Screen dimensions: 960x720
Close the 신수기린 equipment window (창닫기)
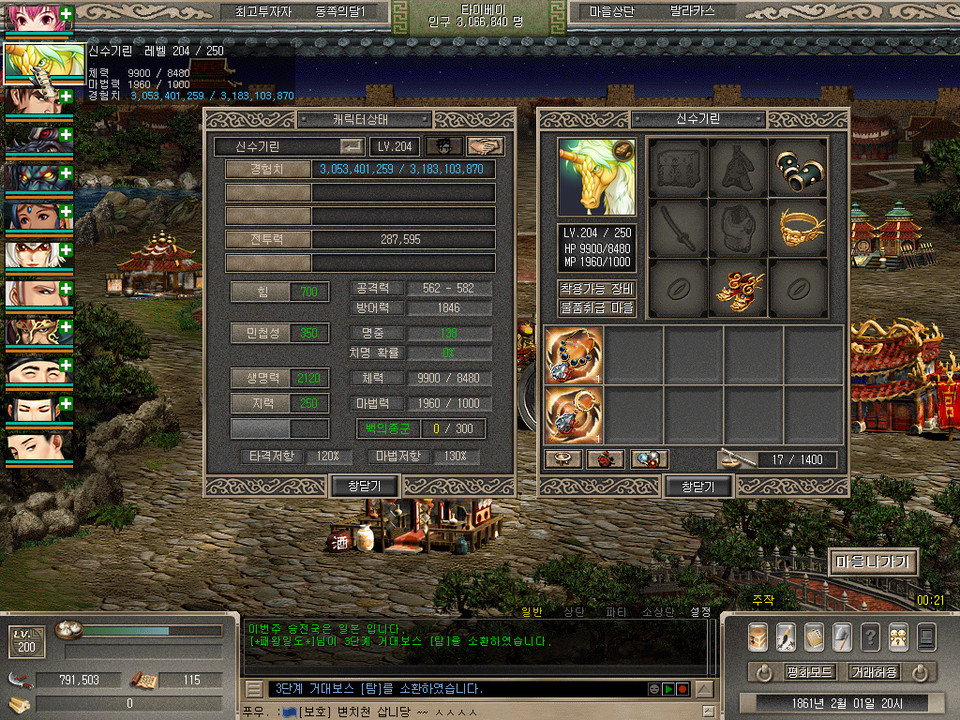pyautogui.click(x=698, y=486)
